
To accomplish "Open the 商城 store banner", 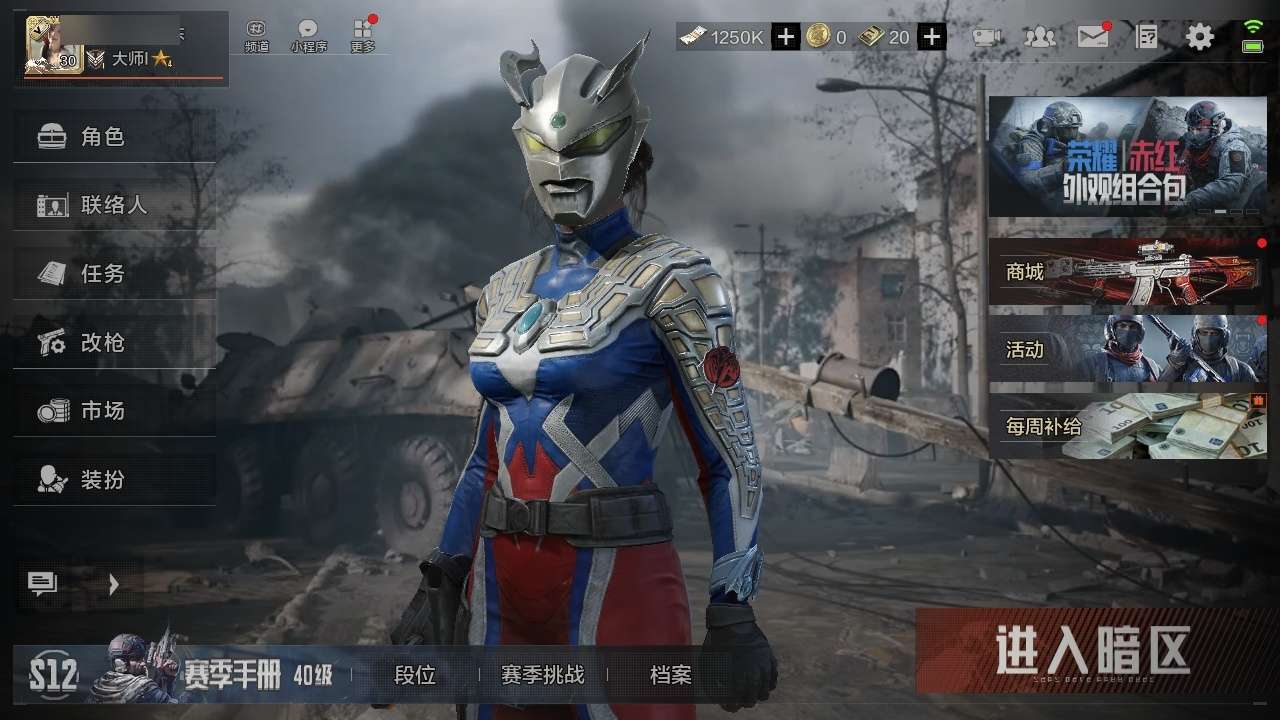I will (1127, 271).
